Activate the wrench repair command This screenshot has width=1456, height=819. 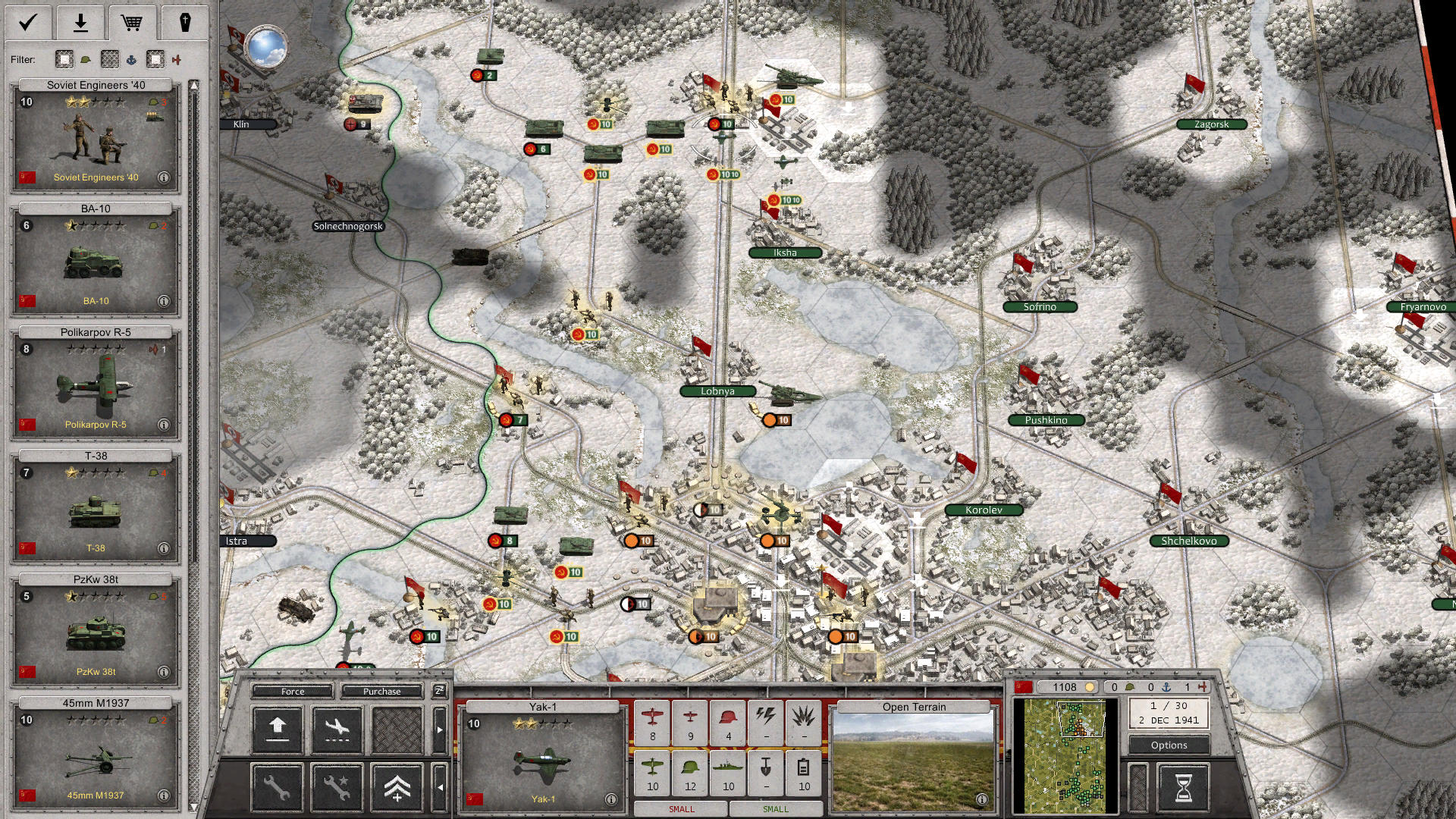point(277,788)
